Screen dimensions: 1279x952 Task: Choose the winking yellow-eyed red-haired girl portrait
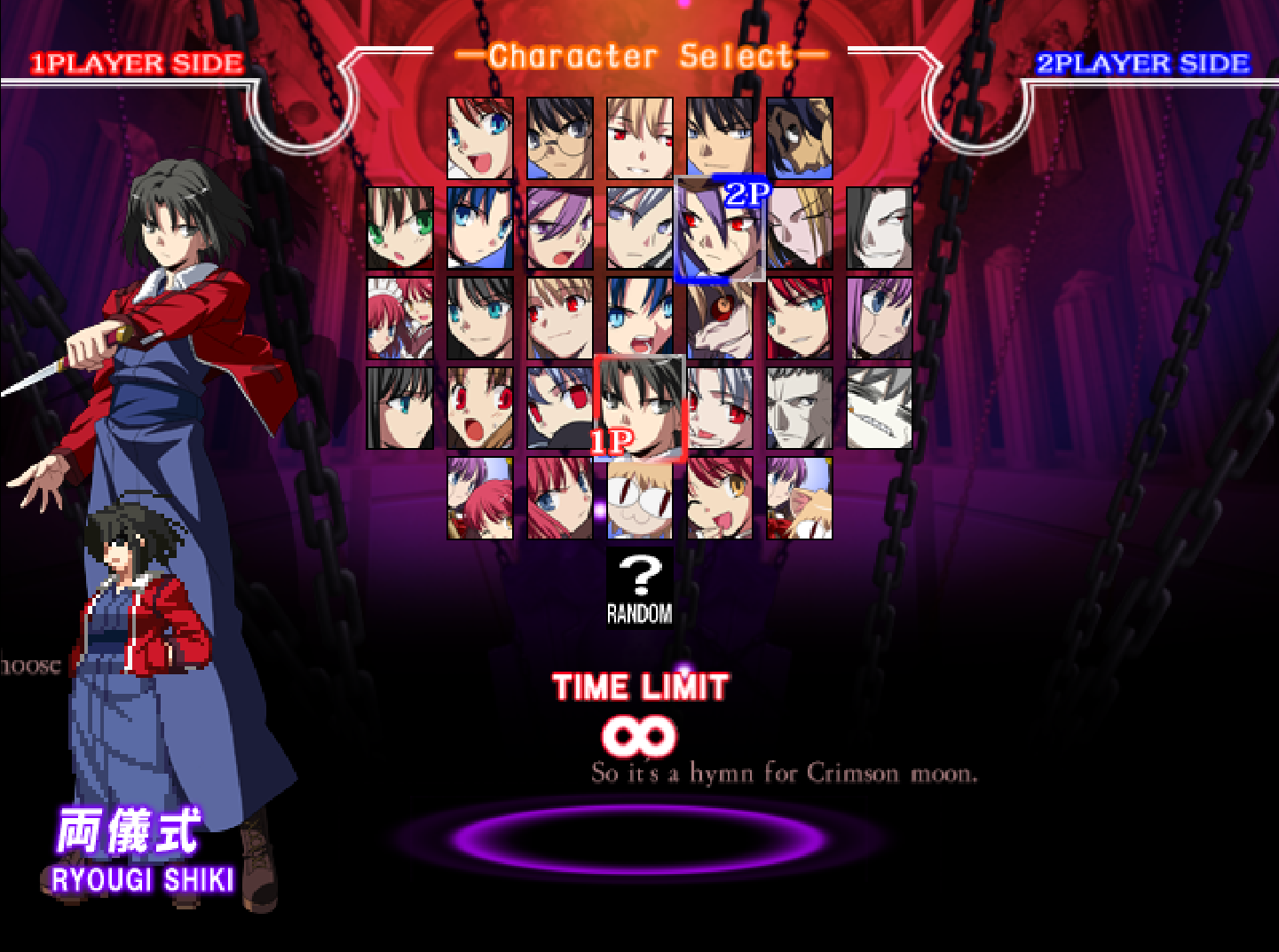click(x=719, y=498)
